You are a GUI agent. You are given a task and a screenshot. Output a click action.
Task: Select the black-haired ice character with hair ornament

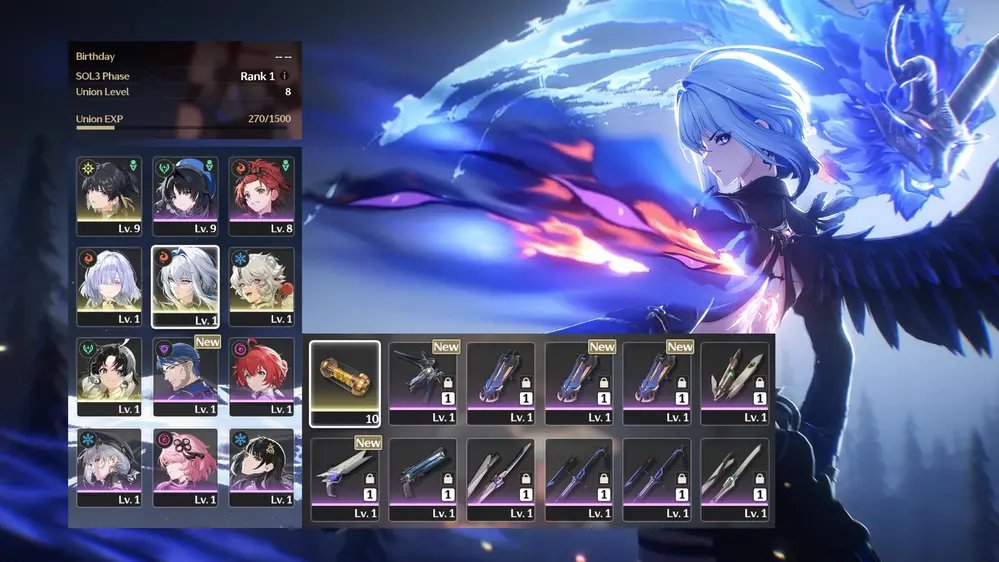coord(262,467)
